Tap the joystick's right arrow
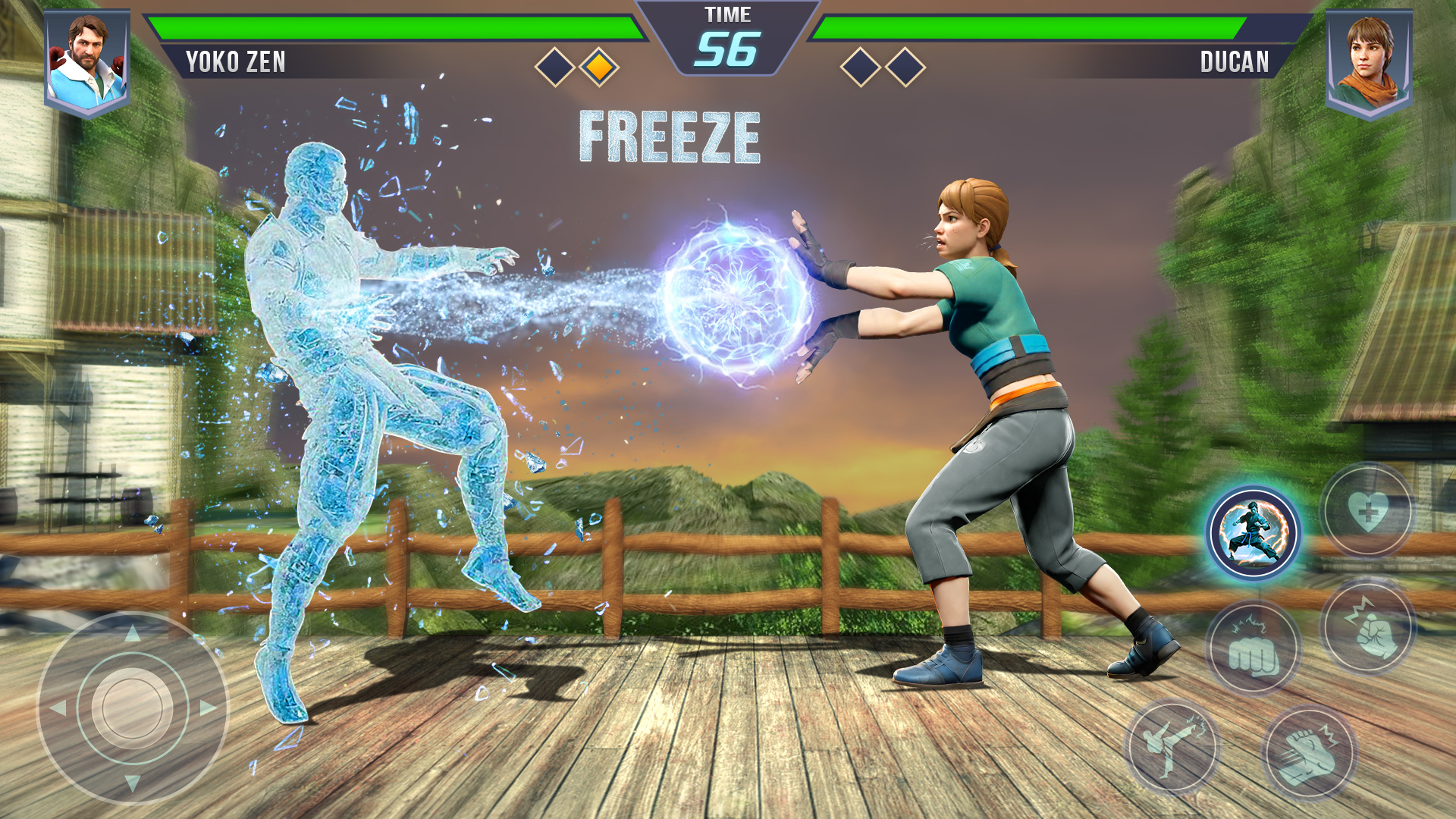 (x=209, y=708)
